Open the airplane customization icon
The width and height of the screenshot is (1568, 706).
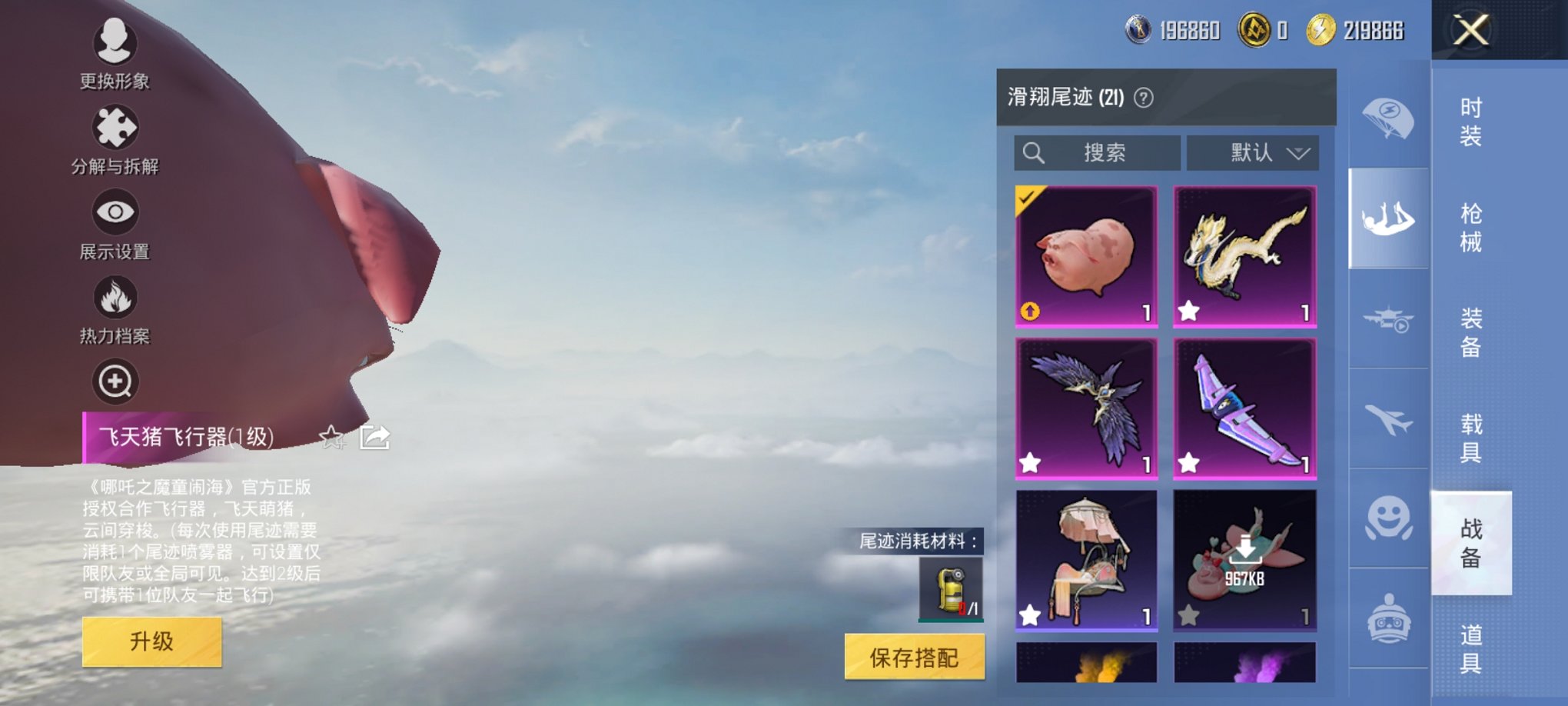[x=1390, y=420]
